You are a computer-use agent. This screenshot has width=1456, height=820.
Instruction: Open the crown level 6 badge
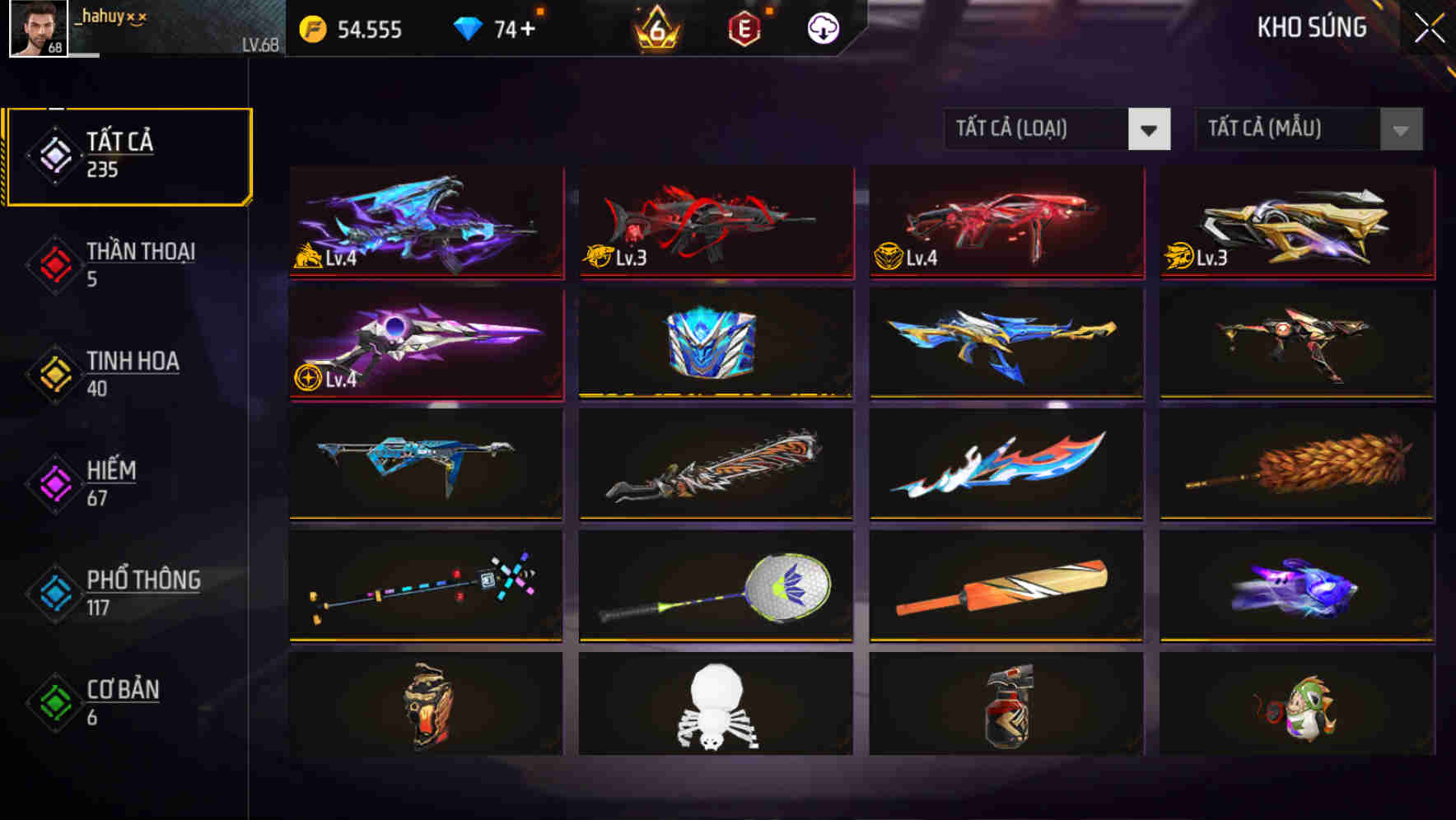pyautogui.click(x=655, y=29)
